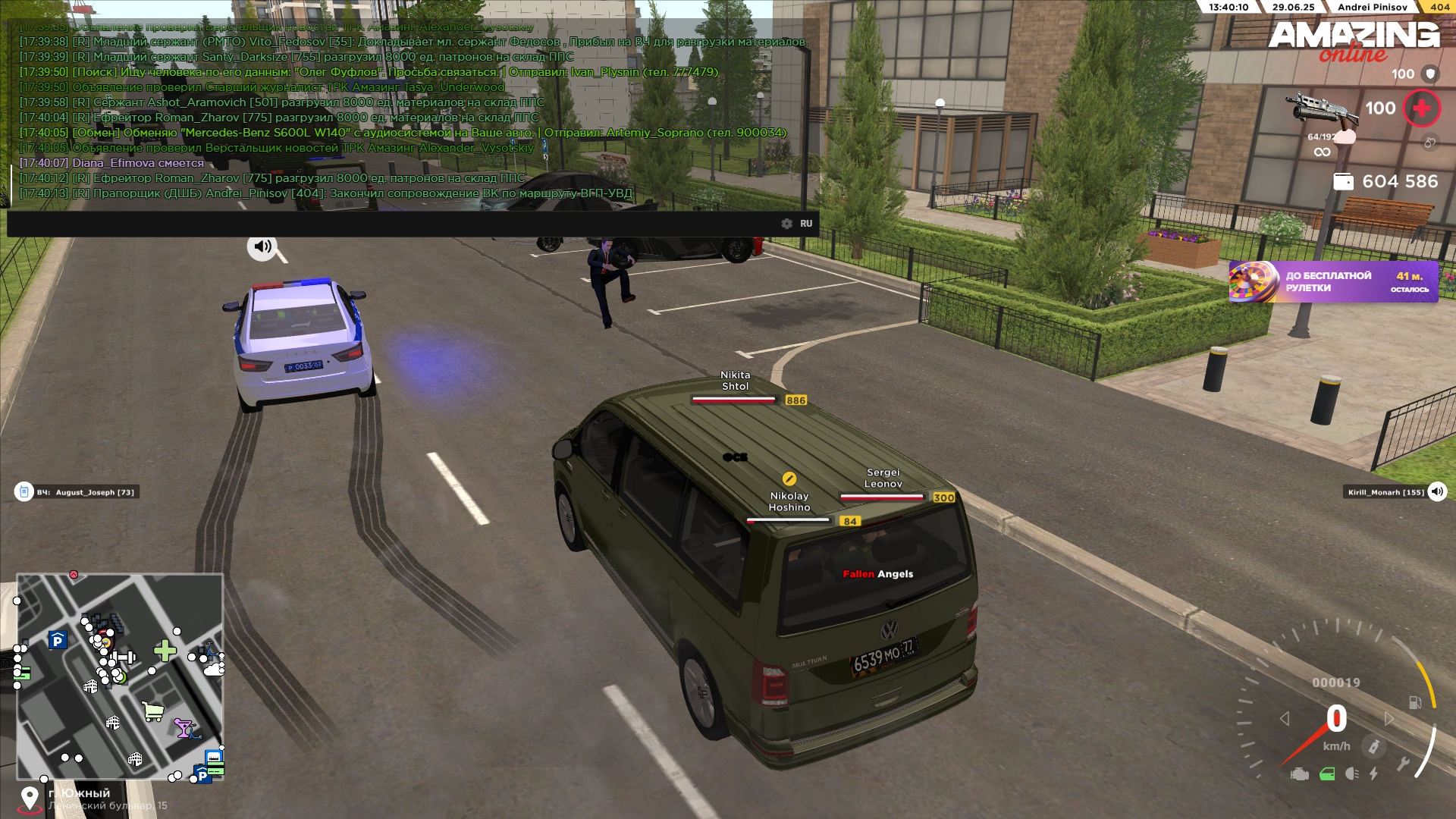1456x819 pixels.
Task: Switch the chat language RU toggle
Action: point(806,224)
